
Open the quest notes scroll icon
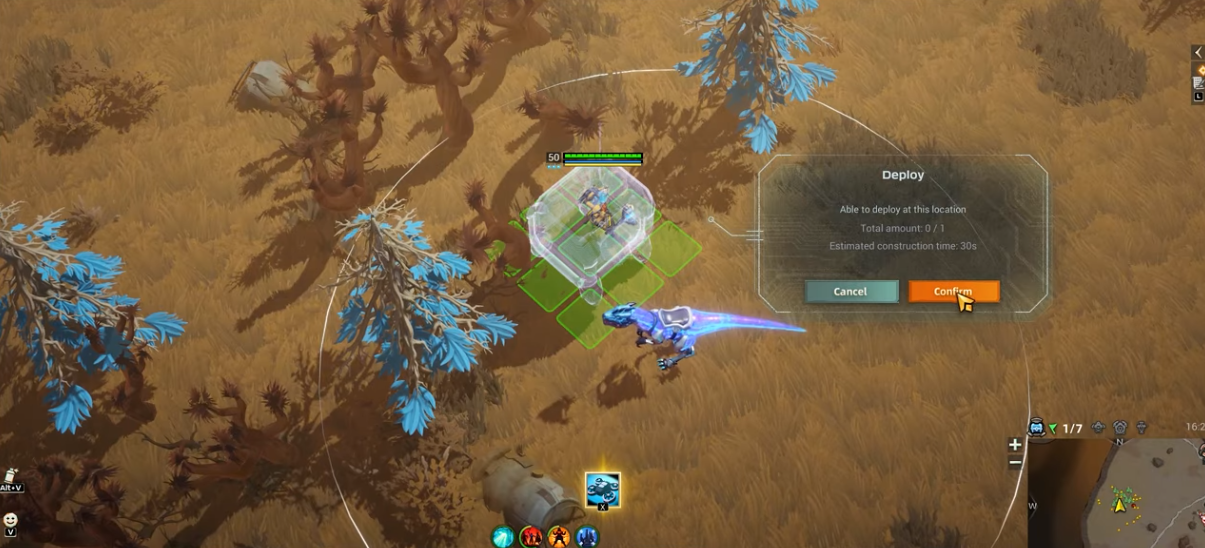tap(1198, 84)
